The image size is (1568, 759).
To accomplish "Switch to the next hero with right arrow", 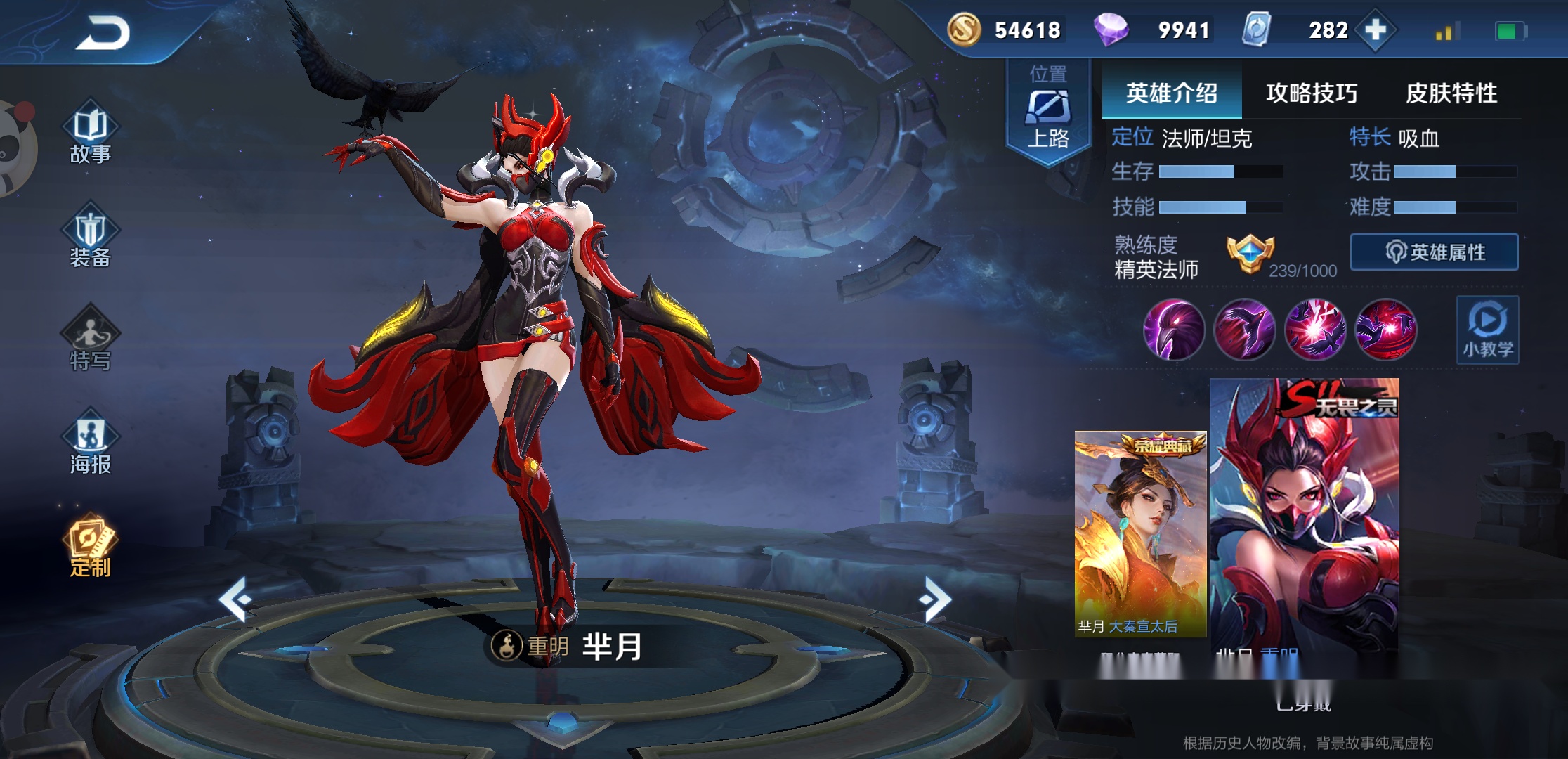I will click(936, 599).
